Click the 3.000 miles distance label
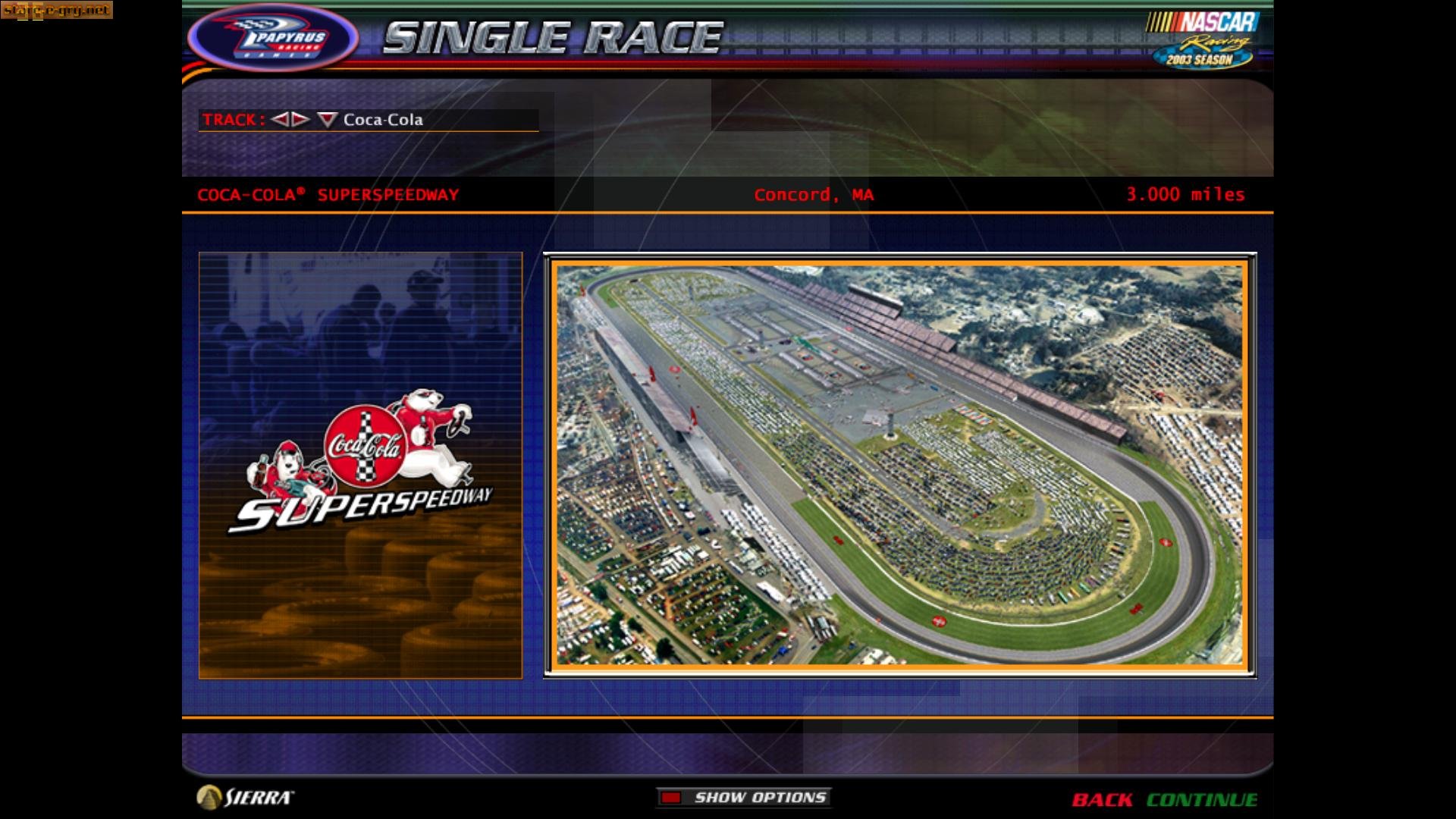Viewport: 1456px width, 819px height. point(1185,194)
